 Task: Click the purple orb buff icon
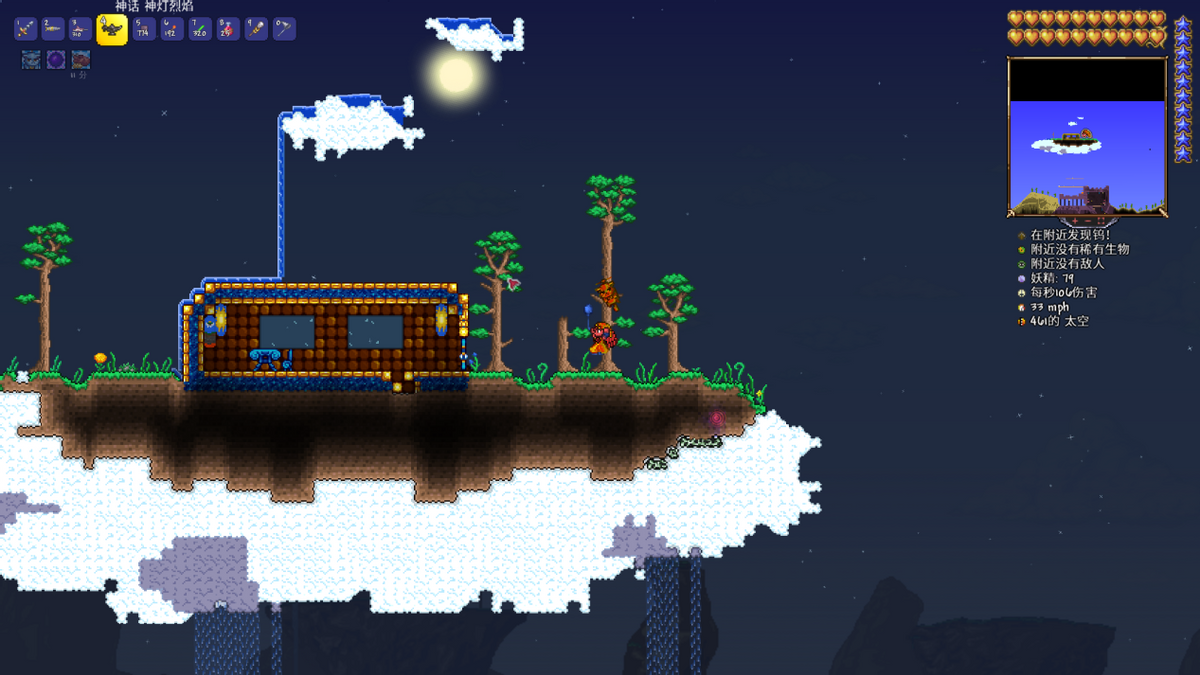[x=56, y=60]
